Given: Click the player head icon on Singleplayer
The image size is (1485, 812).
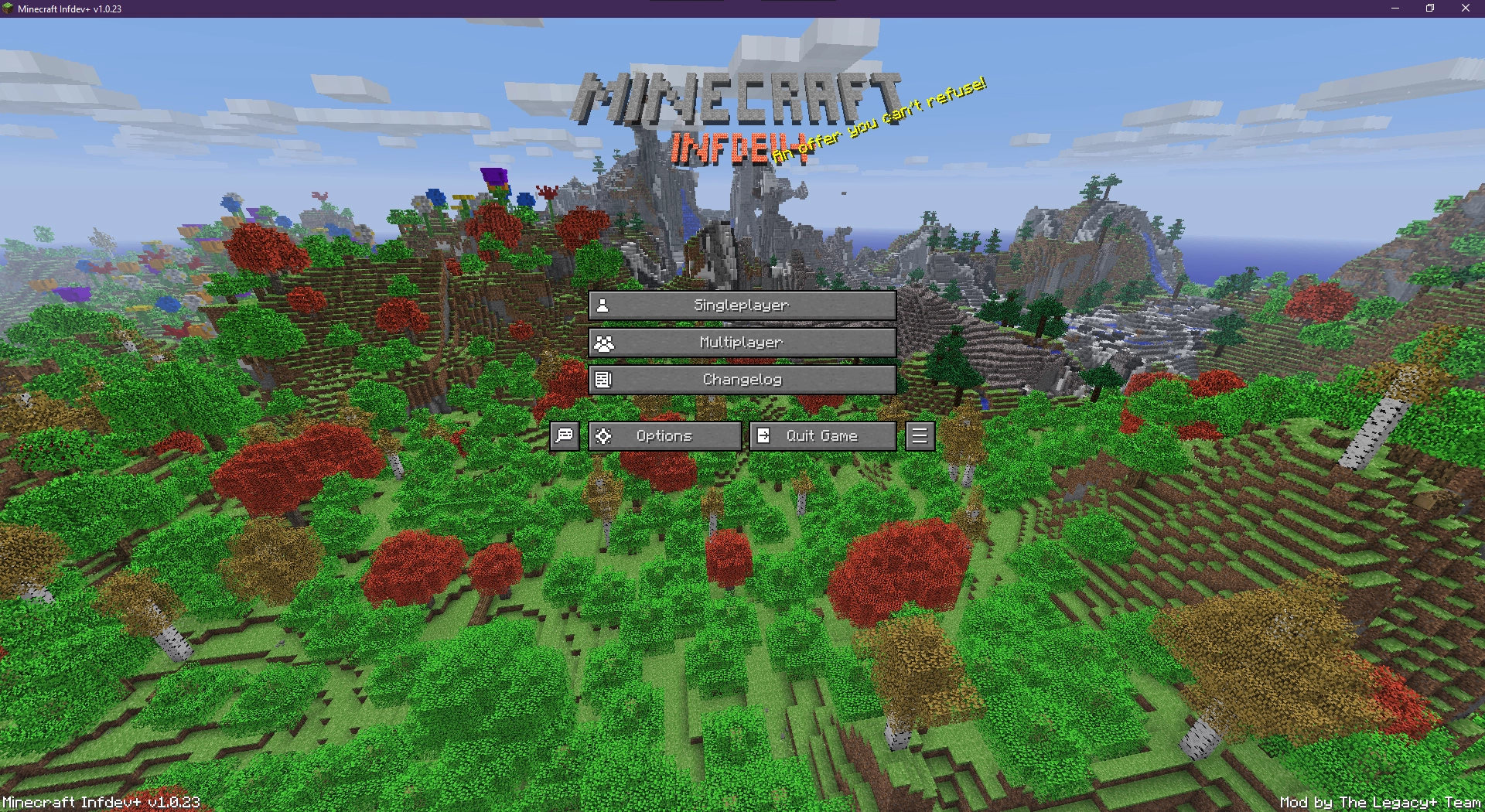Looking at the screenshot, I should (x=603, y=305).
